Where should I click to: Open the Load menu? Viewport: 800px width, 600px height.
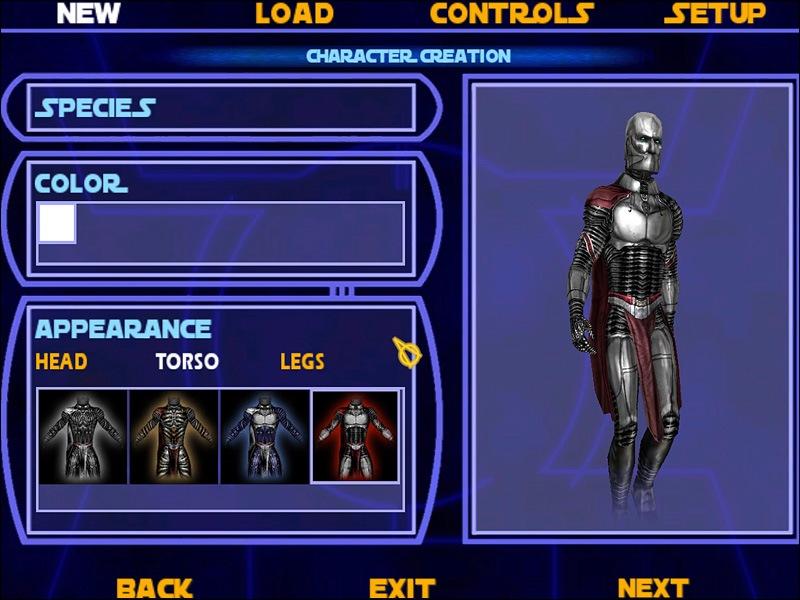[294, 14]
